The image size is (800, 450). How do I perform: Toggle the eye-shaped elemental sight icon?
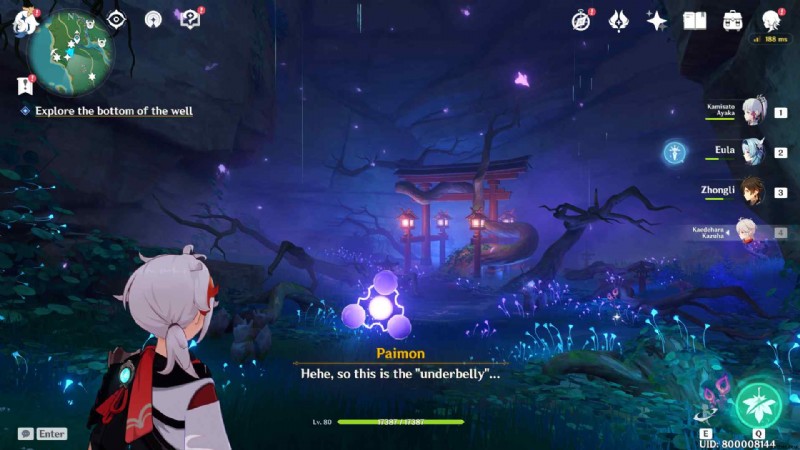(x=117, y=19)
